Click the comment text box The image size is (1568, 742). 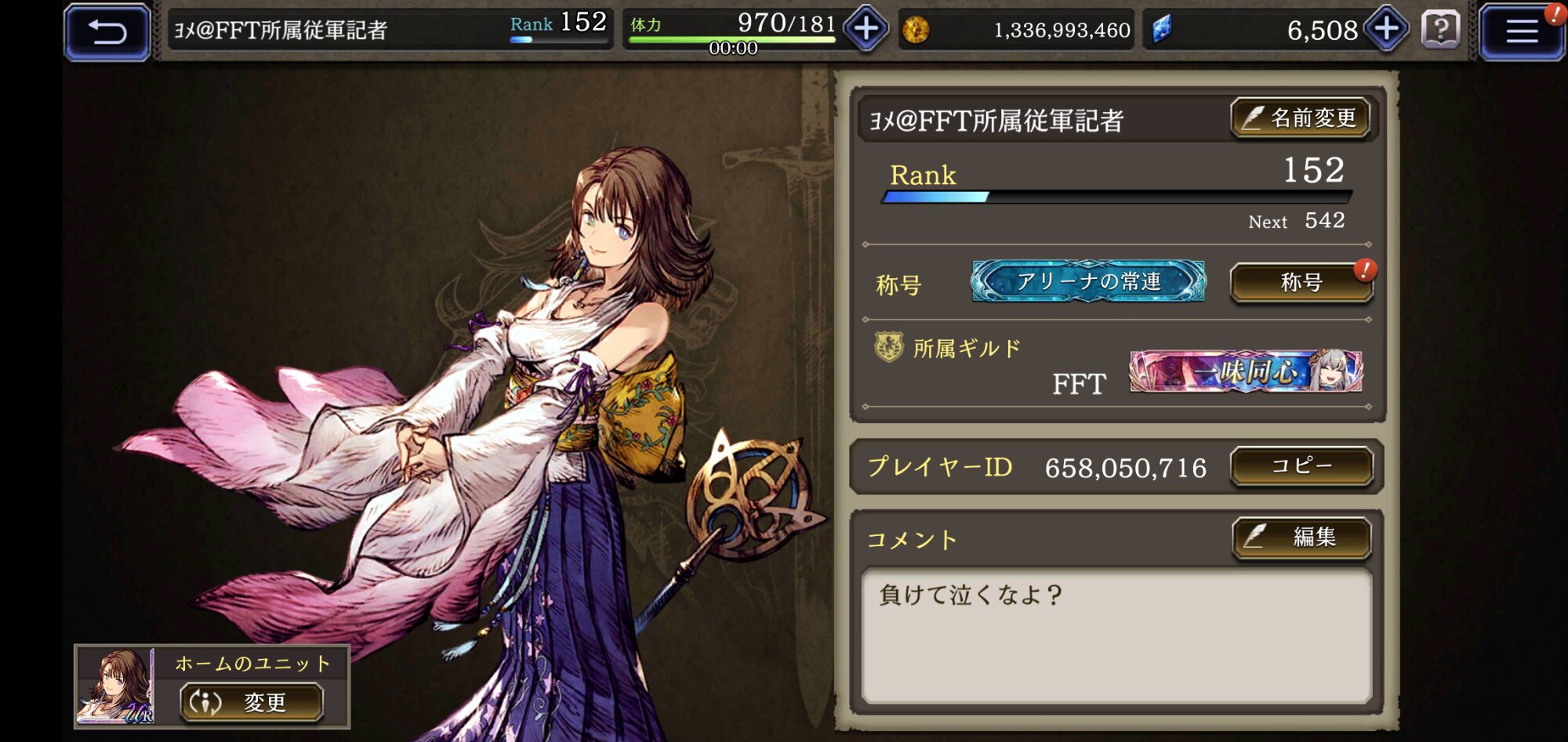(x=1116, y=635)
